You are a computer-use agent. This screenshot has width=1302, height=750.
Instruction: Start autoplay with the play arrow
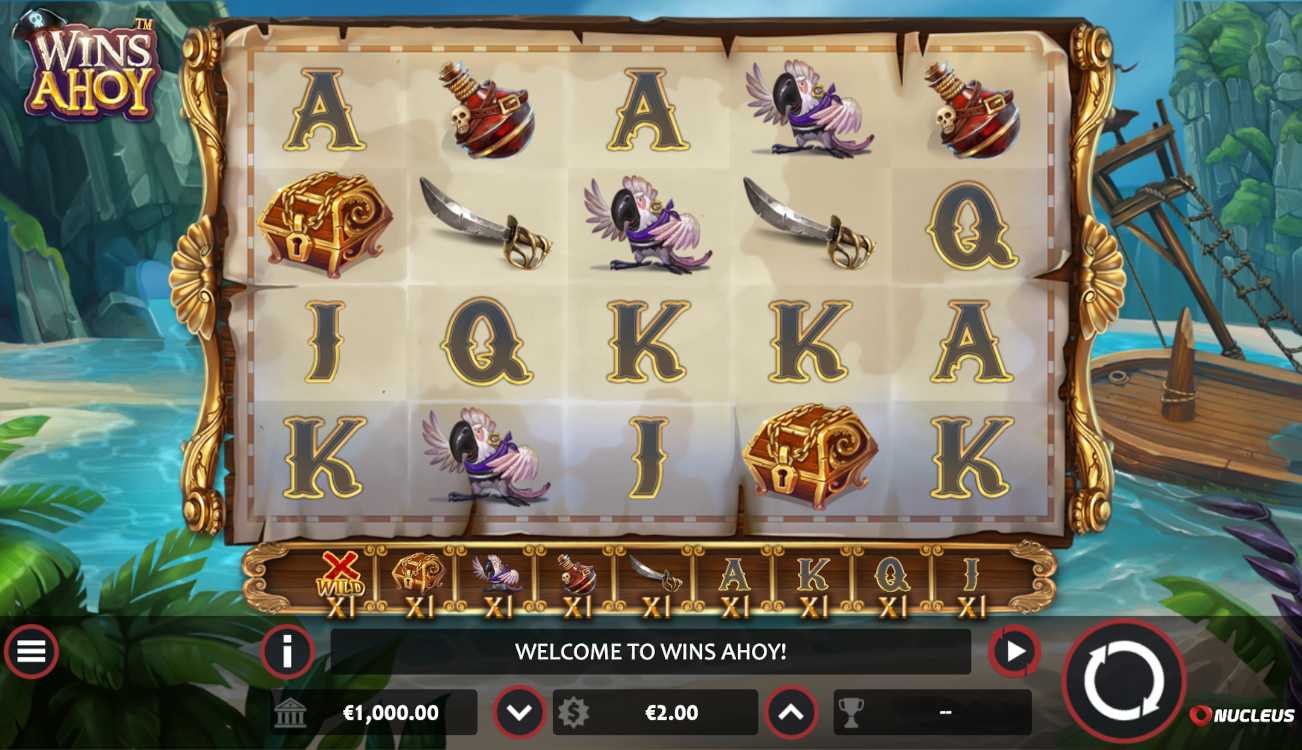point(1014,653)
